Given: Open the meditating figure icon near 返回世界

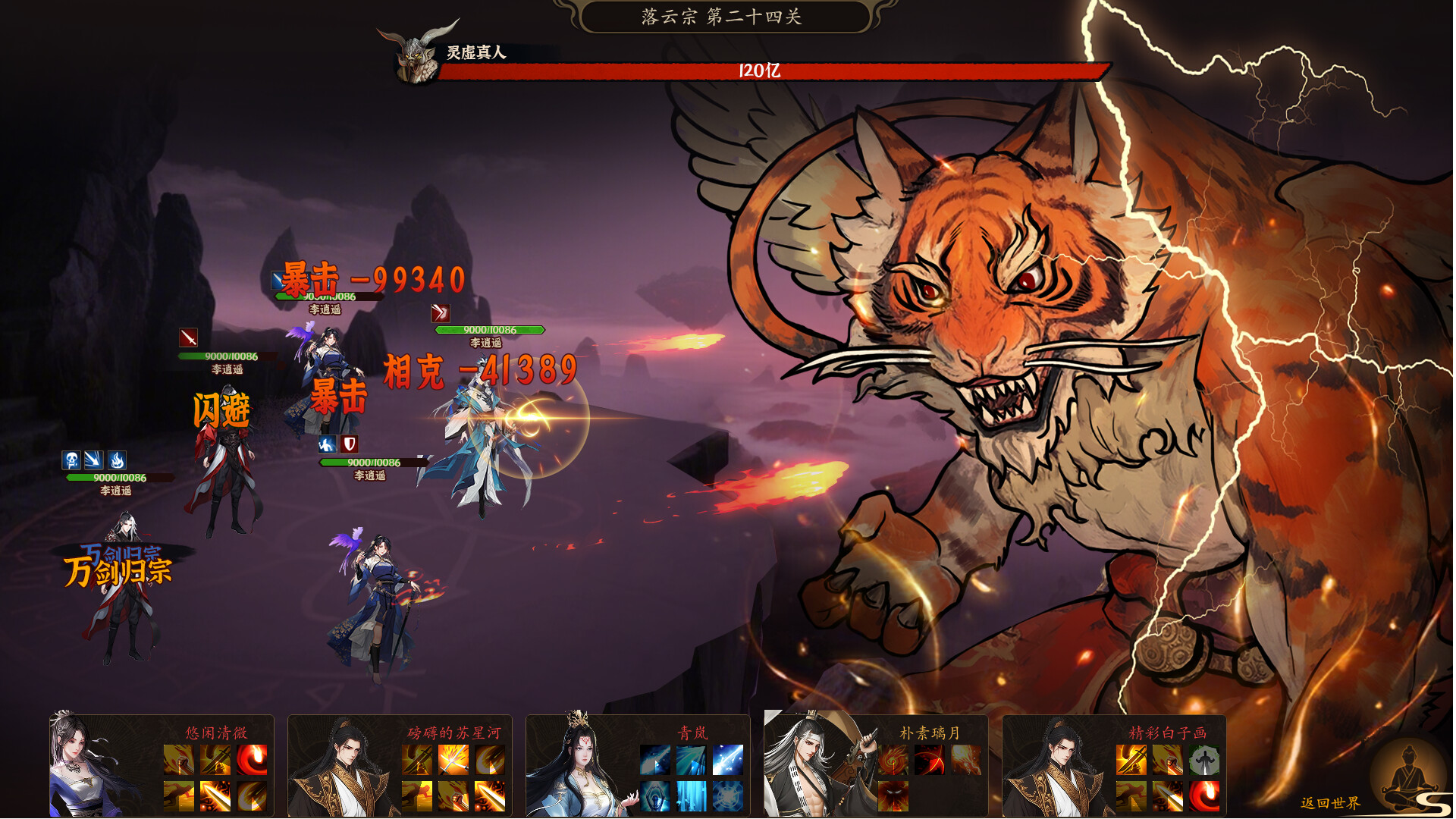Looking at the screenshot, I should click(x=1408, y=781).
